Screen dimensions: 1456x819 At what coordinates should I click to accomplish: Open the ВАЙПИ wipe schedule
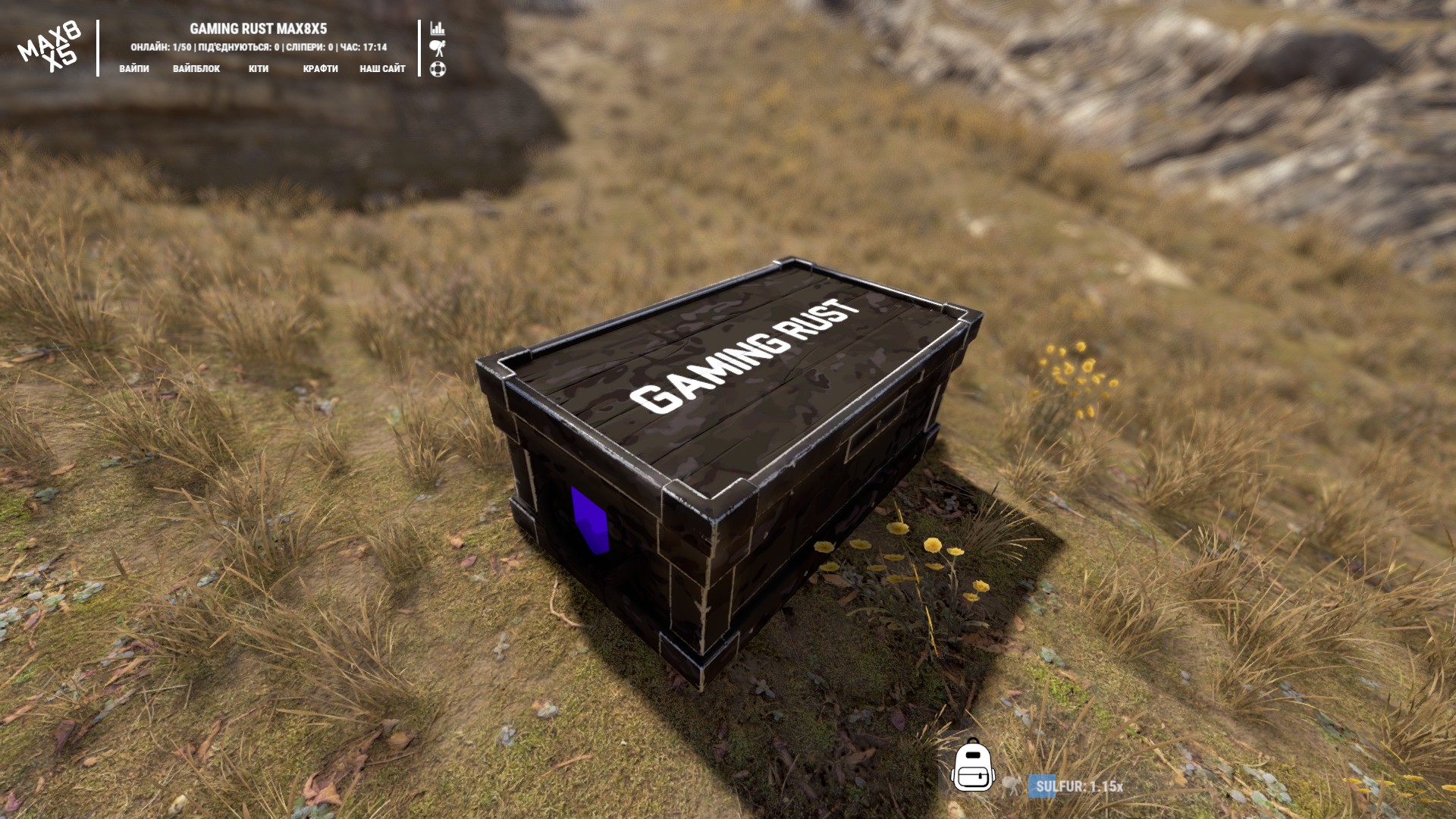pyautogui.click(x=134, y=69)
